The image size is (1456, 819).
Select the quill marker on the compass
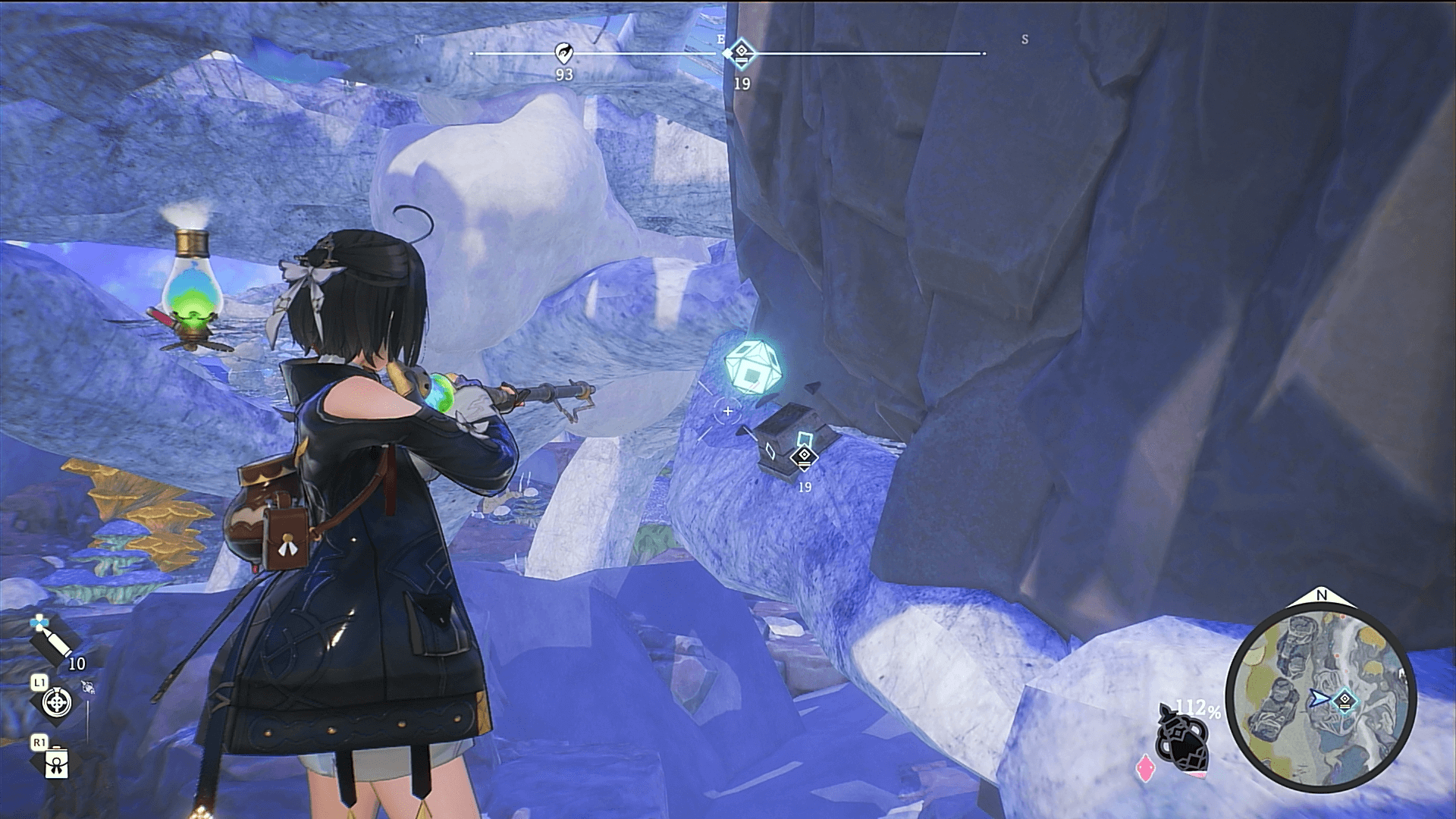click(563, 53)
